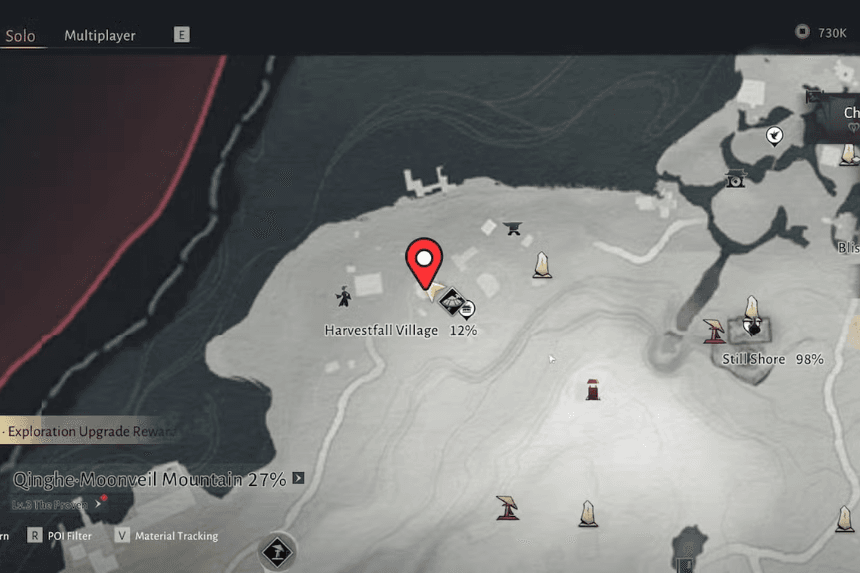Screen dimensions: 860x573
Task: Open Material Tracking
Action: (x=176, y=536)
